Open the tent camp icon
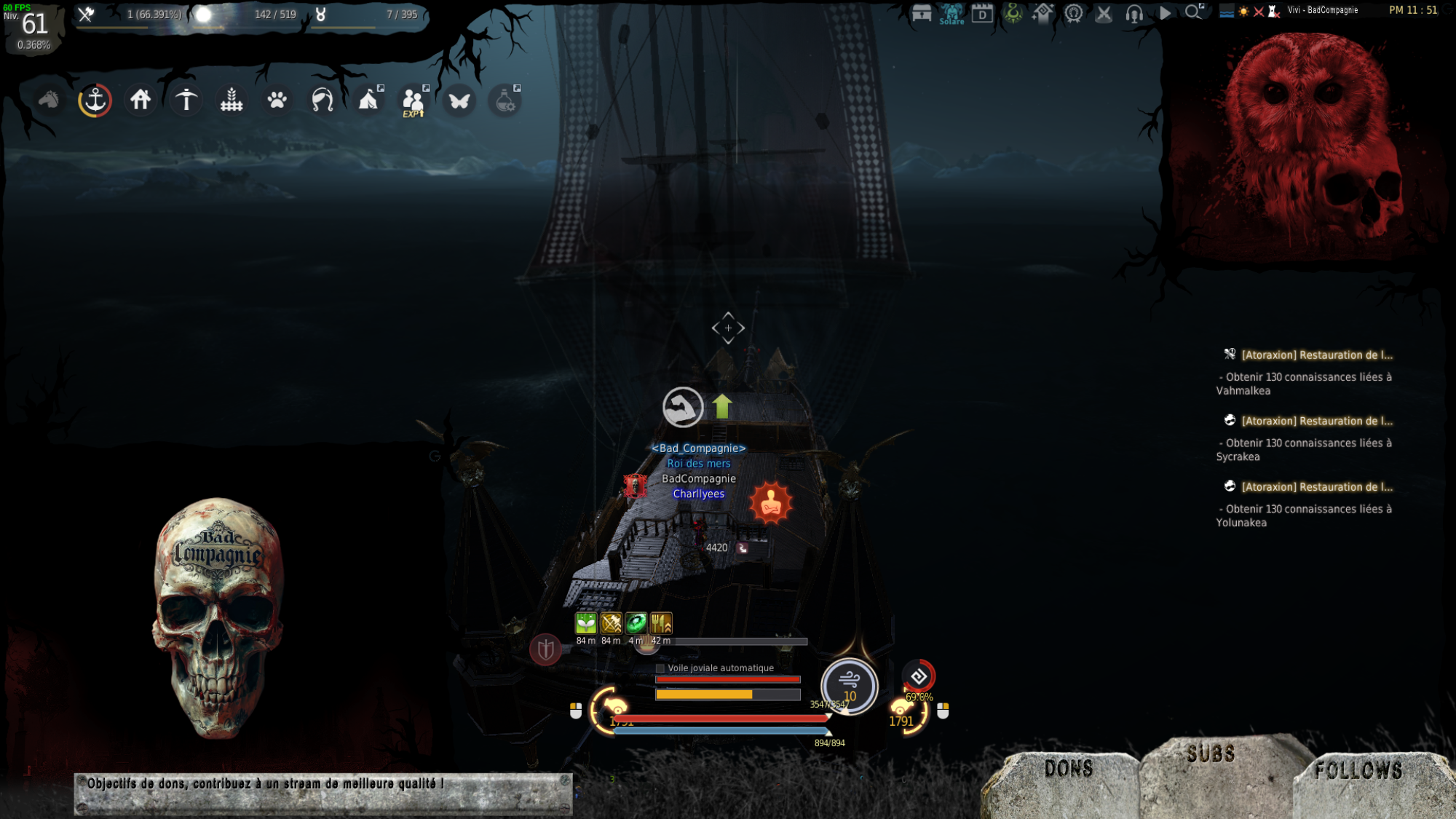This screenshot has height=819, width=1456. tap(368, 100)
